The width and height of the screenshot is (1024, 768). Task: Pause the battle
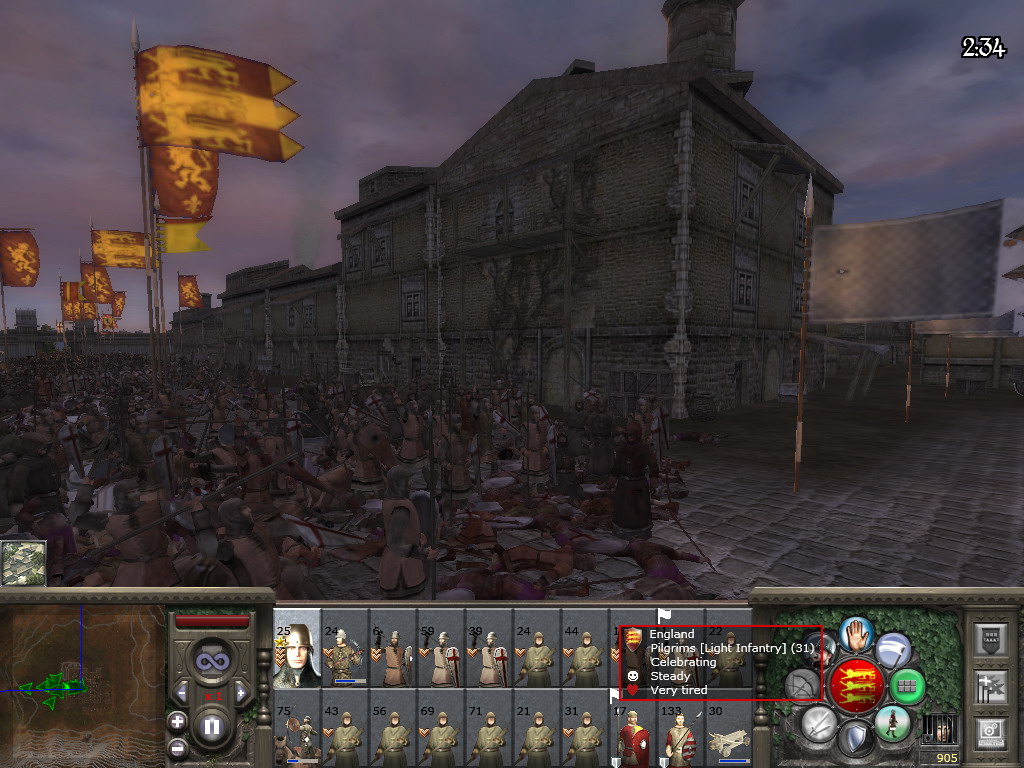tap(211, 726)
